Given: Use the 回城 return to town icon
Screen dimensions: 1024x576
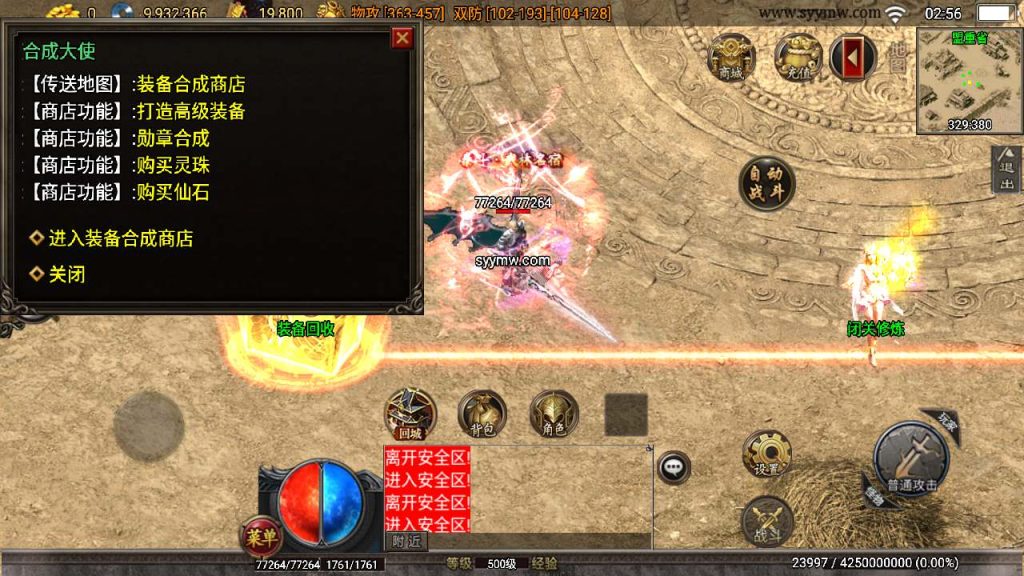Looking at the screenshot, I should coord(410,413).
